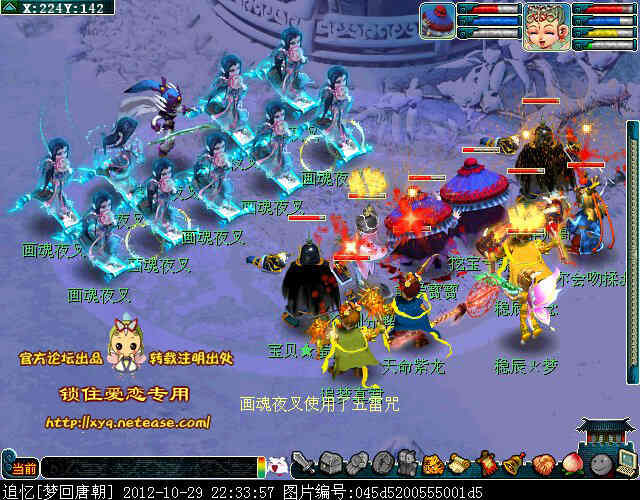
Task: Click the tiger-striped icon in toolbar
Action: click(x=434, y=465)
